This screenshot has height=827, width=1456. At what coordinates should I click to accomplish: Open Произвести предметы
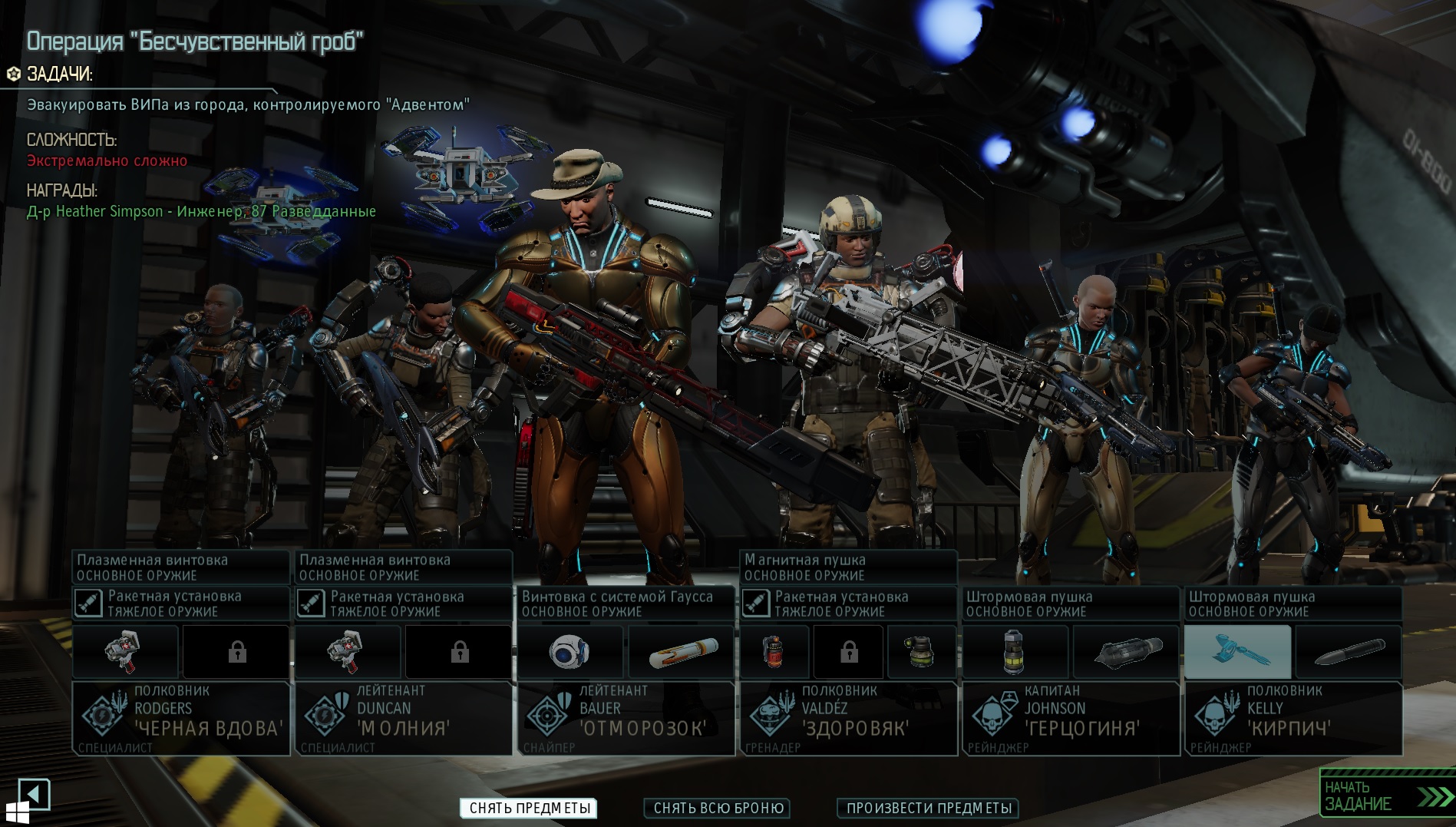(928, 808)
